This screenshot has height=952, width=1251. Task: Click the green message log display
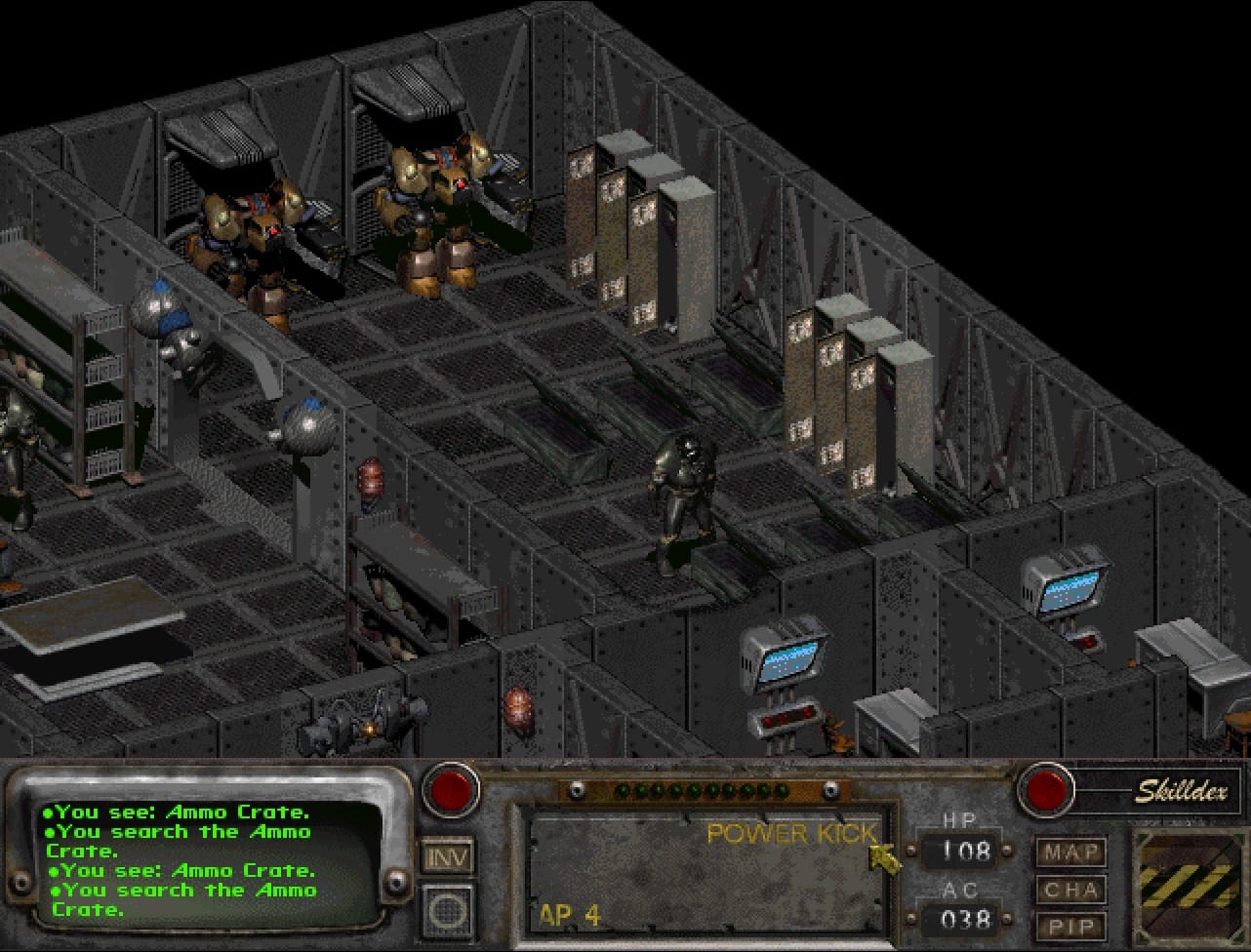[210, 858]
